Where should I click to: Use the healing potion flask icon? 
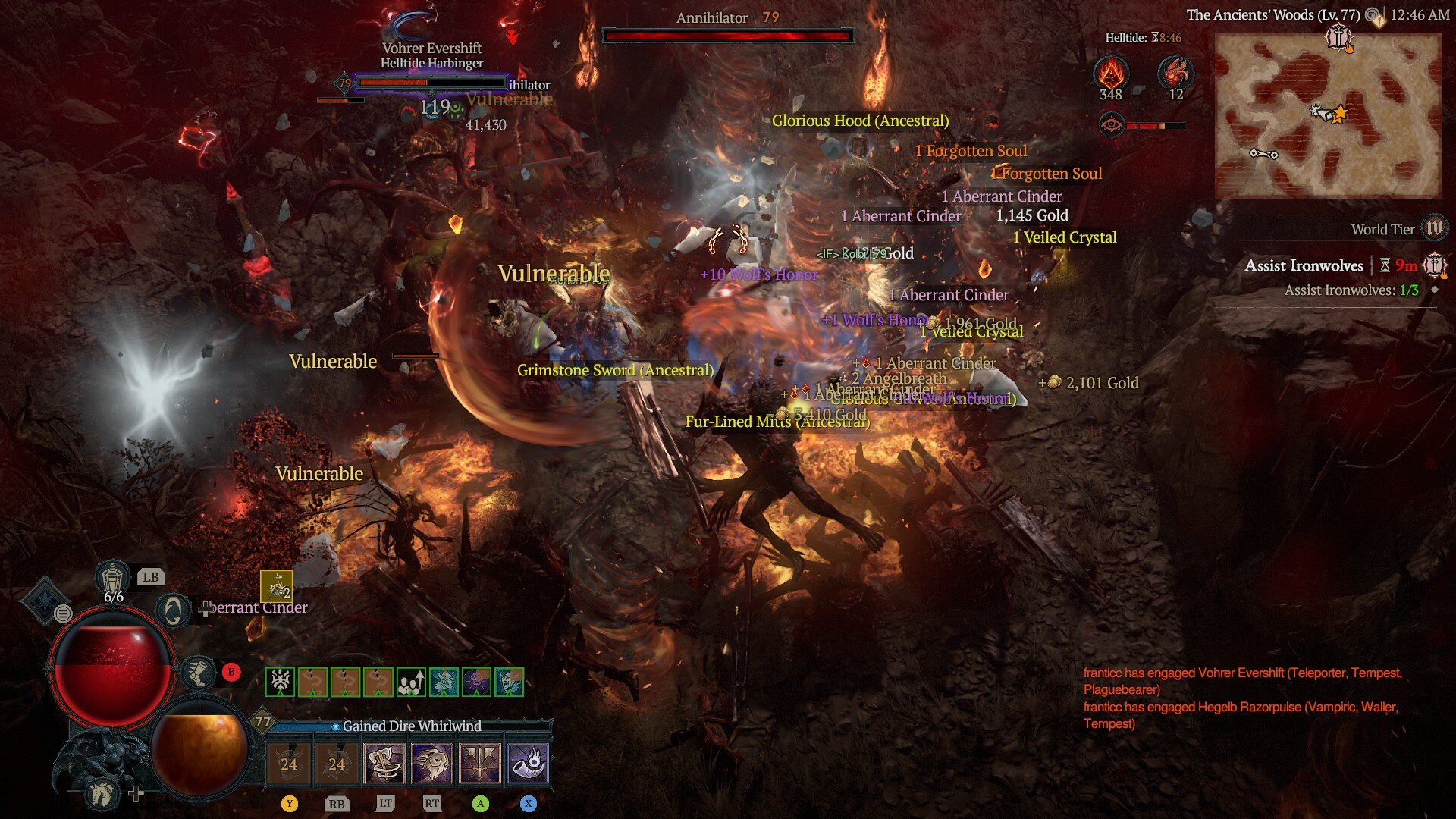point(113,578)
